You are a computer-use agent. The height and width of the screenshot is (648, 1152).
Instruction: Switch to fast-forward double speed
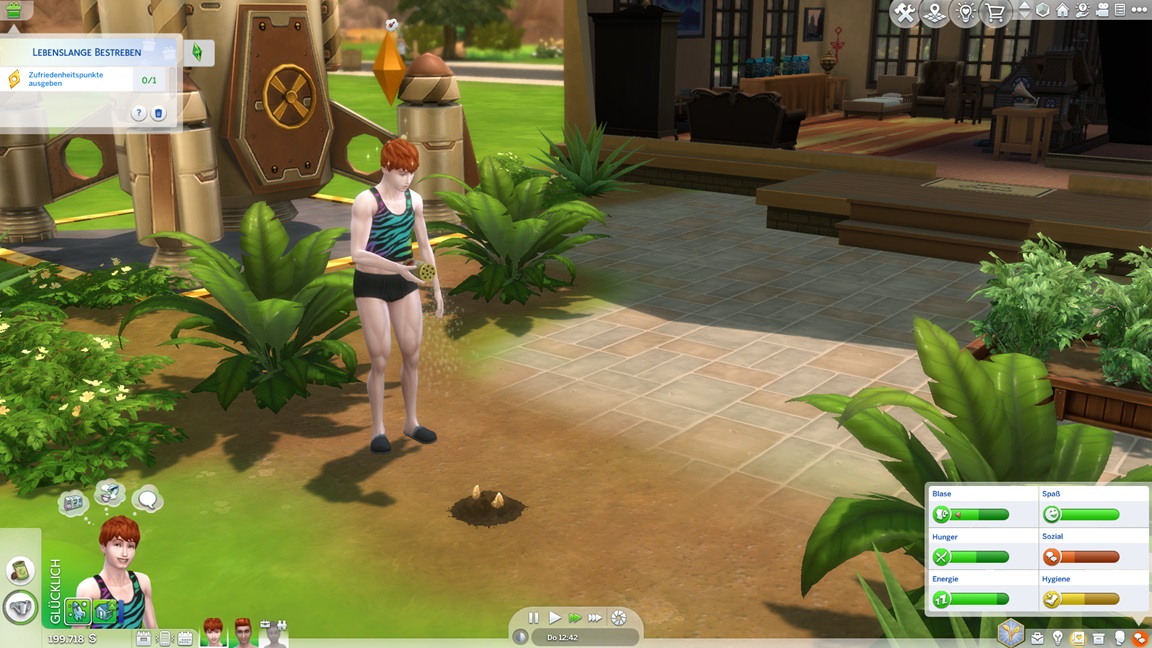575,618
